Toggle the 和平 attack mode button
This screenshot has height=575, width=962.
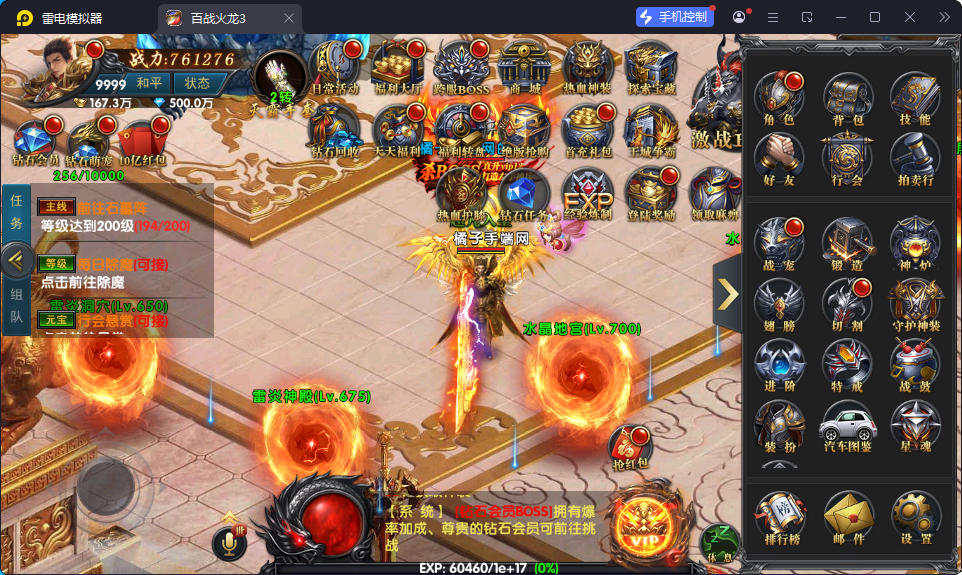[150, 84]
